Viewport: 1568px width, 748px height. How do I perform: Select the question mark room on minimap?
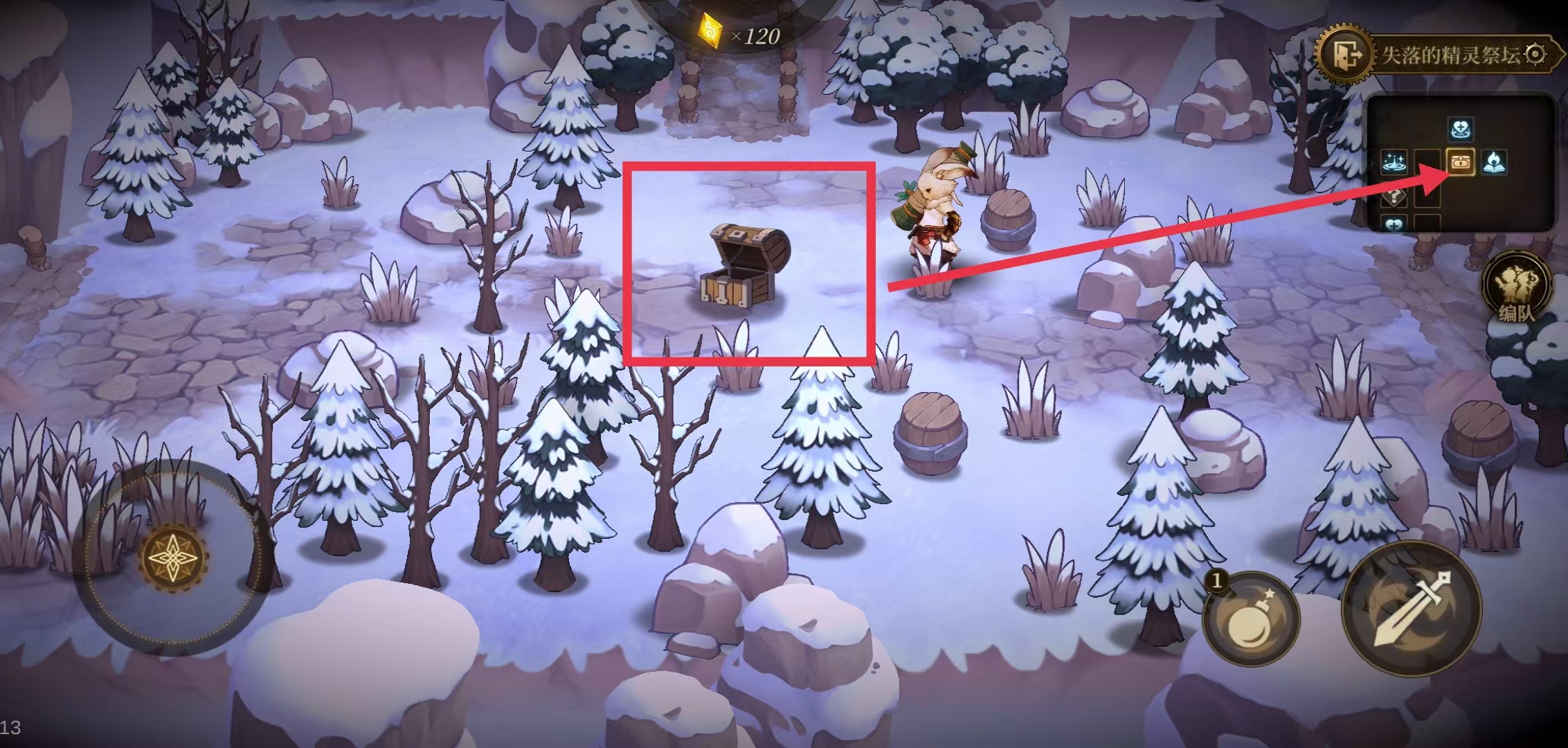(1394, 196)
